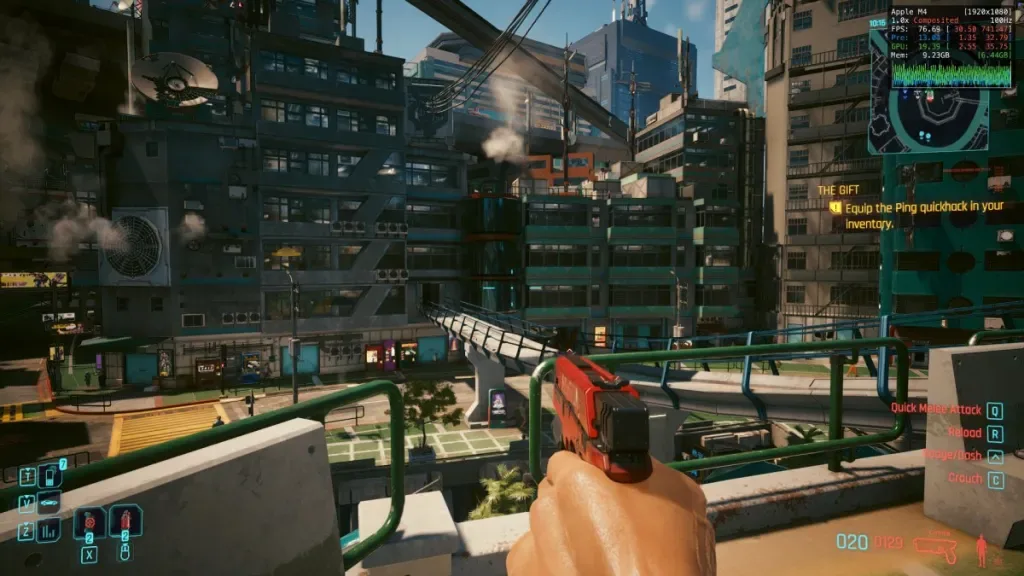Select the red grenade quick slot
Viewport: 1024px width, 576px height.
pyautogui.click(x=88, y=522)
